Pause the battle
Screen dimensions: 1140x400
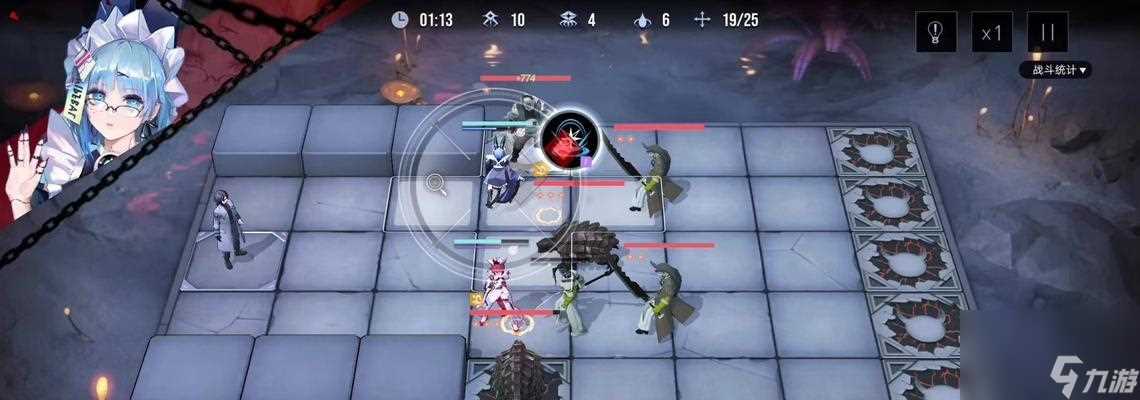point(1047,32)
